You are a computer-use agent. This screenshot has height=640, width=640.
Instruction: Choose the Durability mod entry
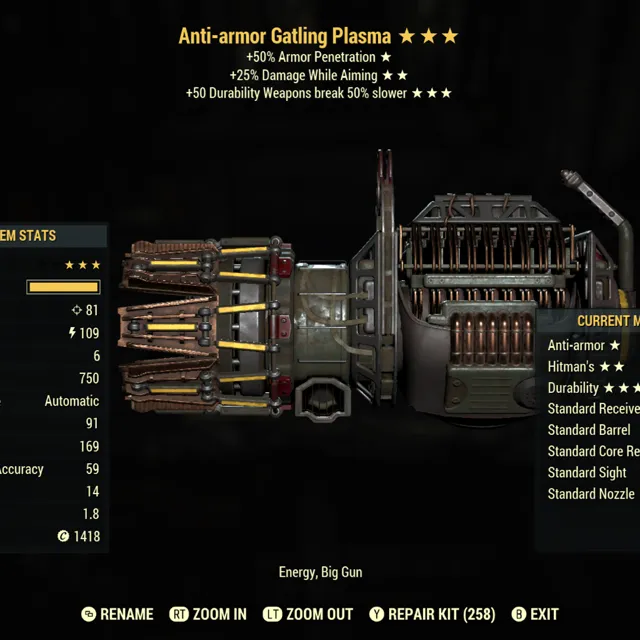592,387
